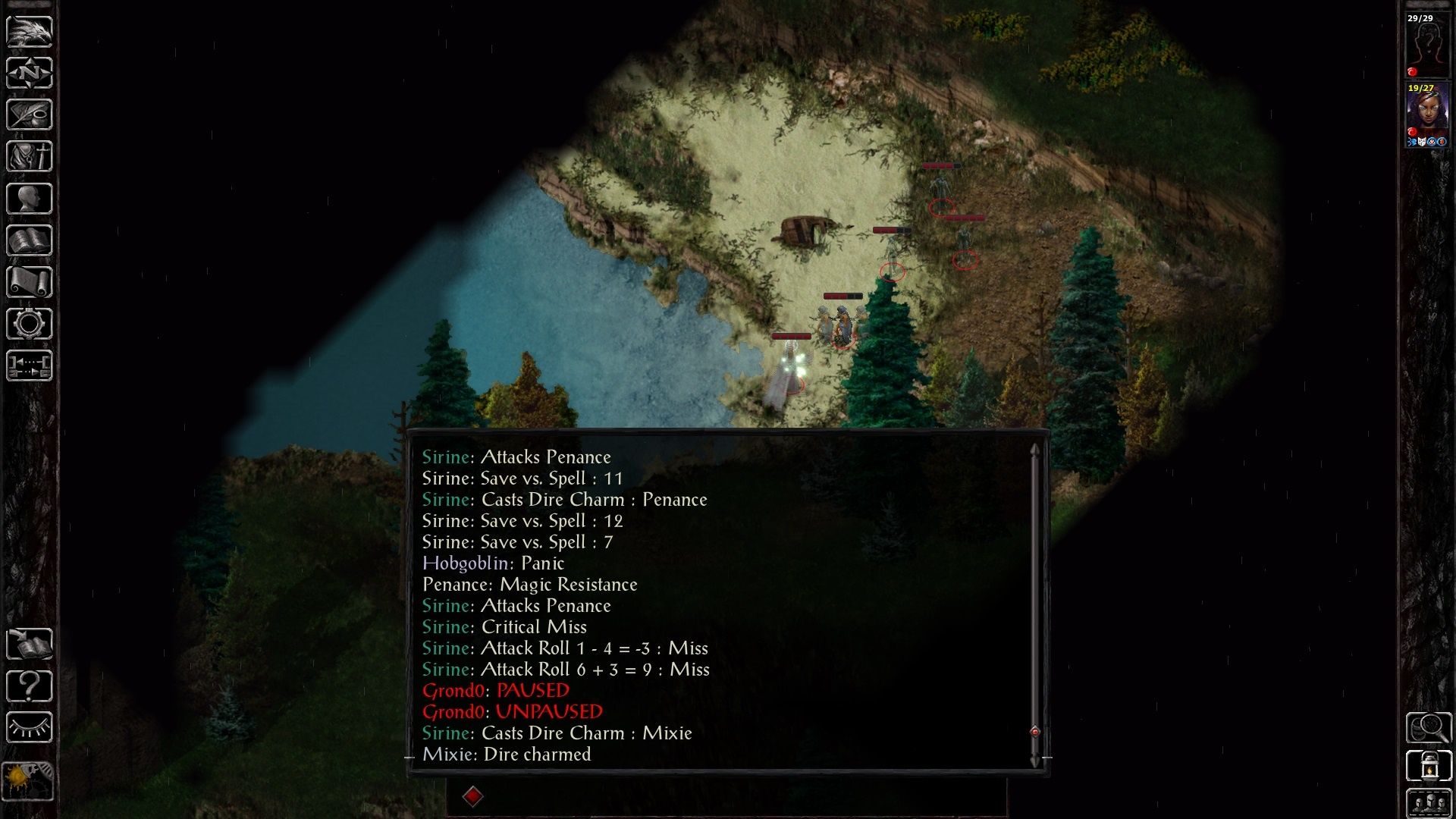Image resolution: width=1456 pixels, height=819 pixels.
Task: Select the purple-haired portrait with 19/27 health
Action: coord(1427,114)
